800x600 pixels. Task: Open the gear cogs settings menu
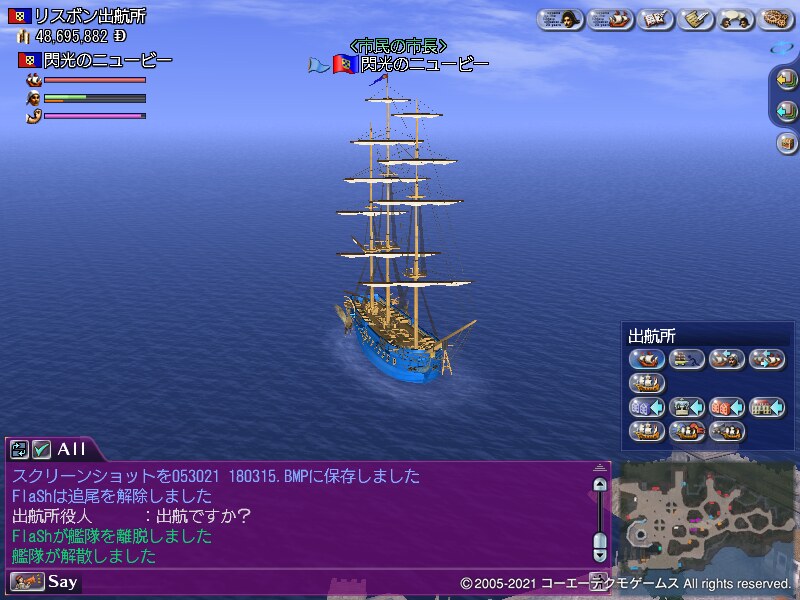(x=777, y=19)
